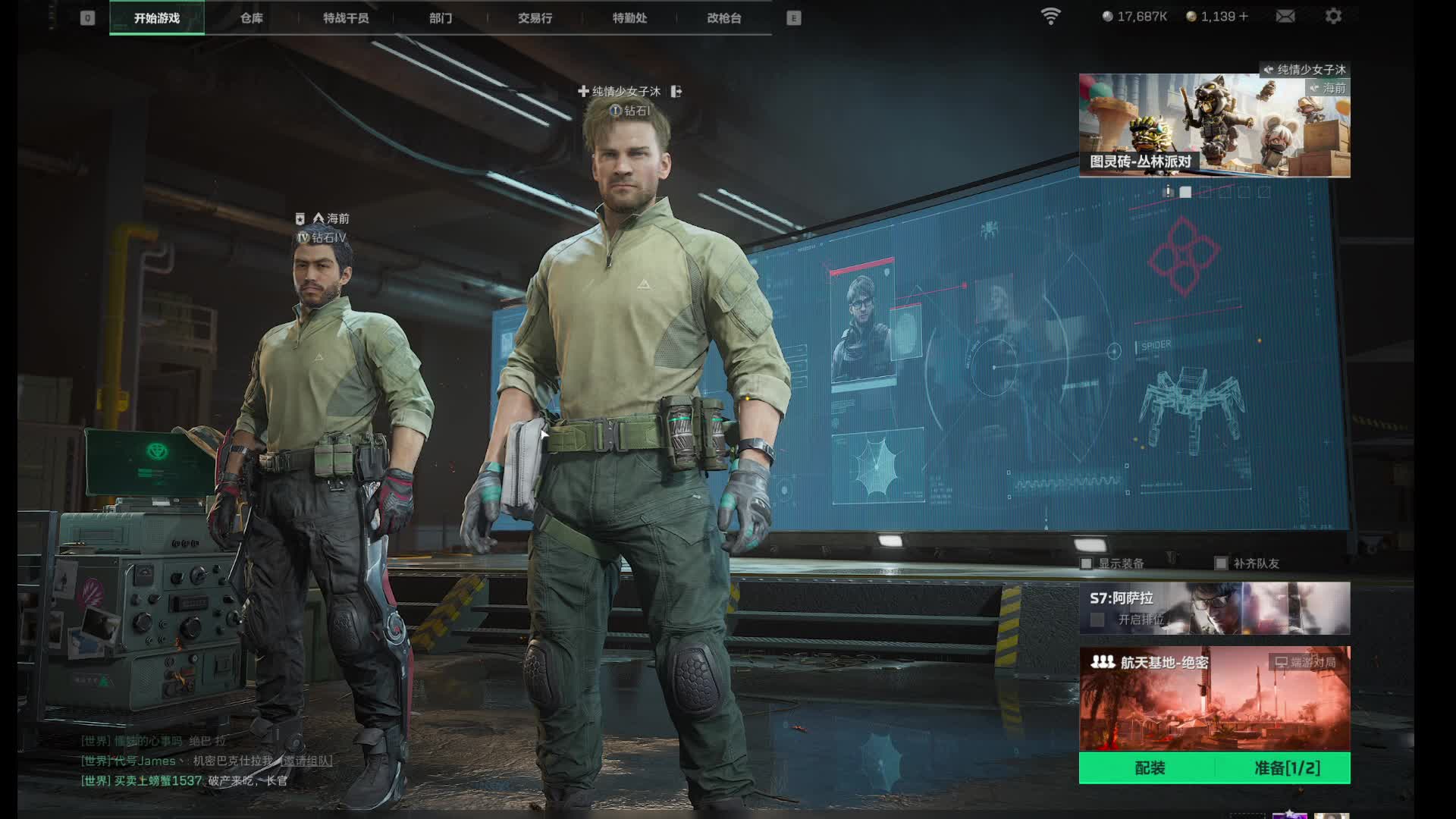Switch to the 特勤处 tab

click(x=629, y=18)
